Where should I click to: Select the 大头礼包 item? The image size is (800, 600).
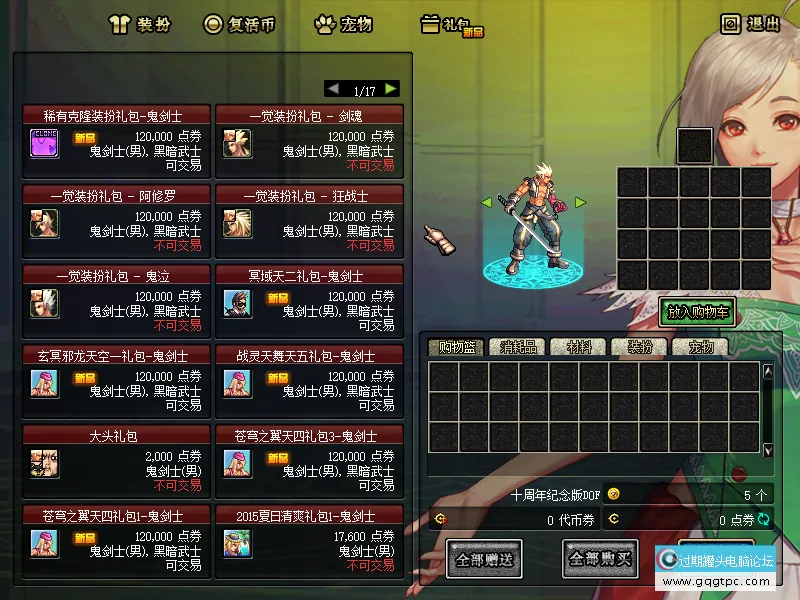(x=117, y=455)
